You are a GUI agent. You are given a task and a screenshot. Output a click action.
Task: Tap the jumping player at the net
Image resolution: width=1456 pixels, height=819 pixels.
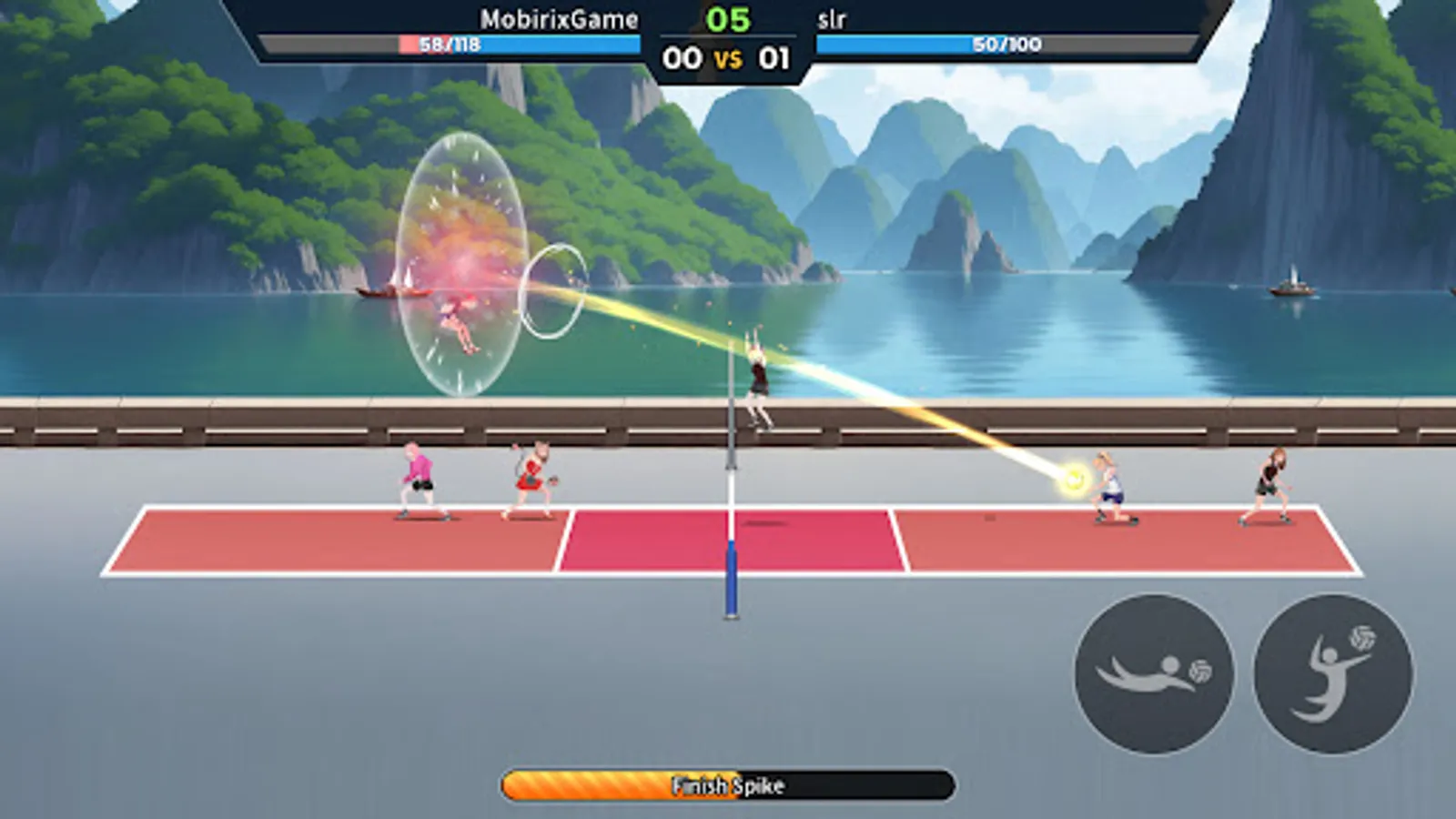tap(758, 376)
